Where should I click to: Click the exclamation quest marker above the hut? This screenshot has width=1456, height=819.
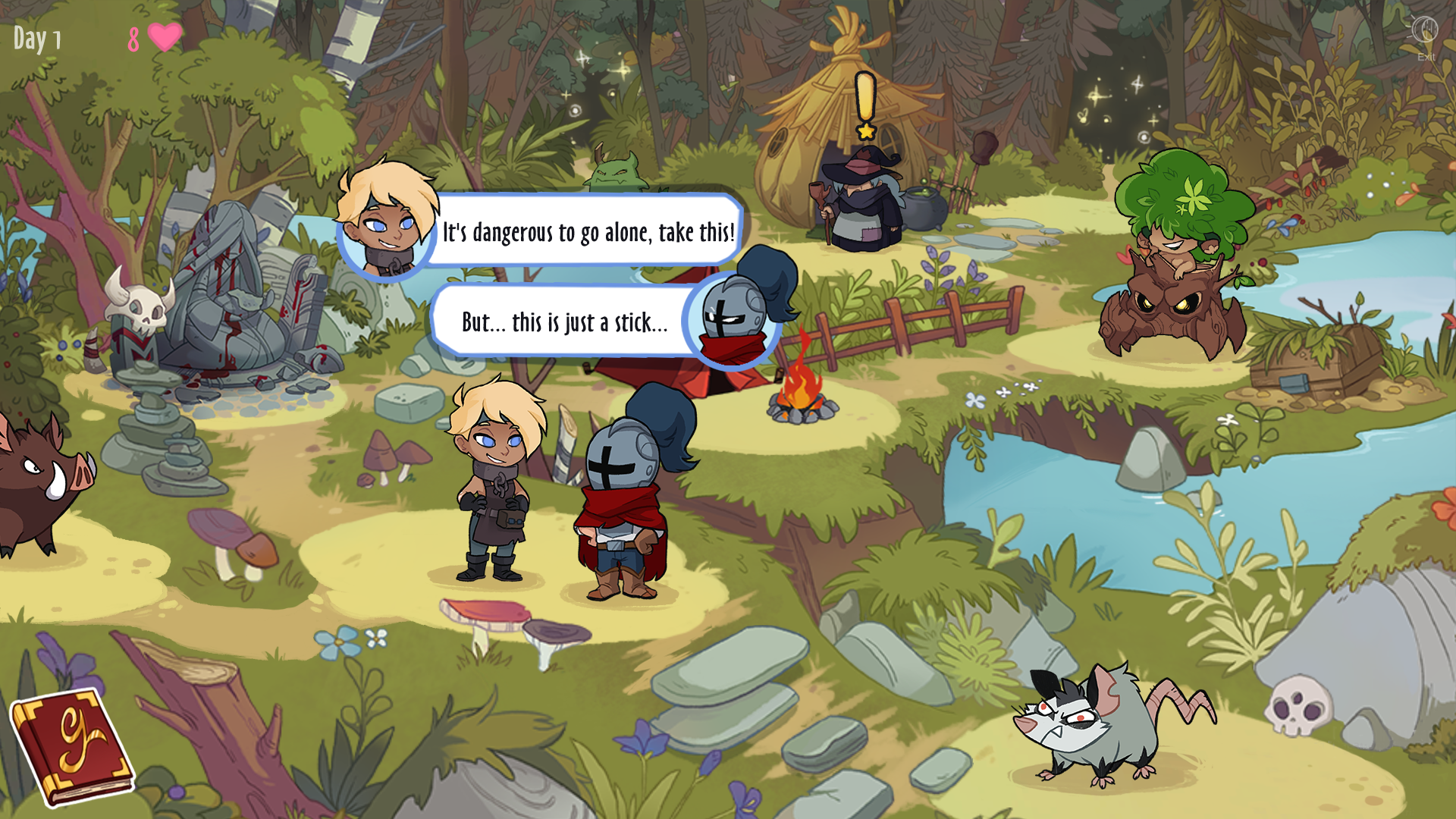tap(864, 95)
